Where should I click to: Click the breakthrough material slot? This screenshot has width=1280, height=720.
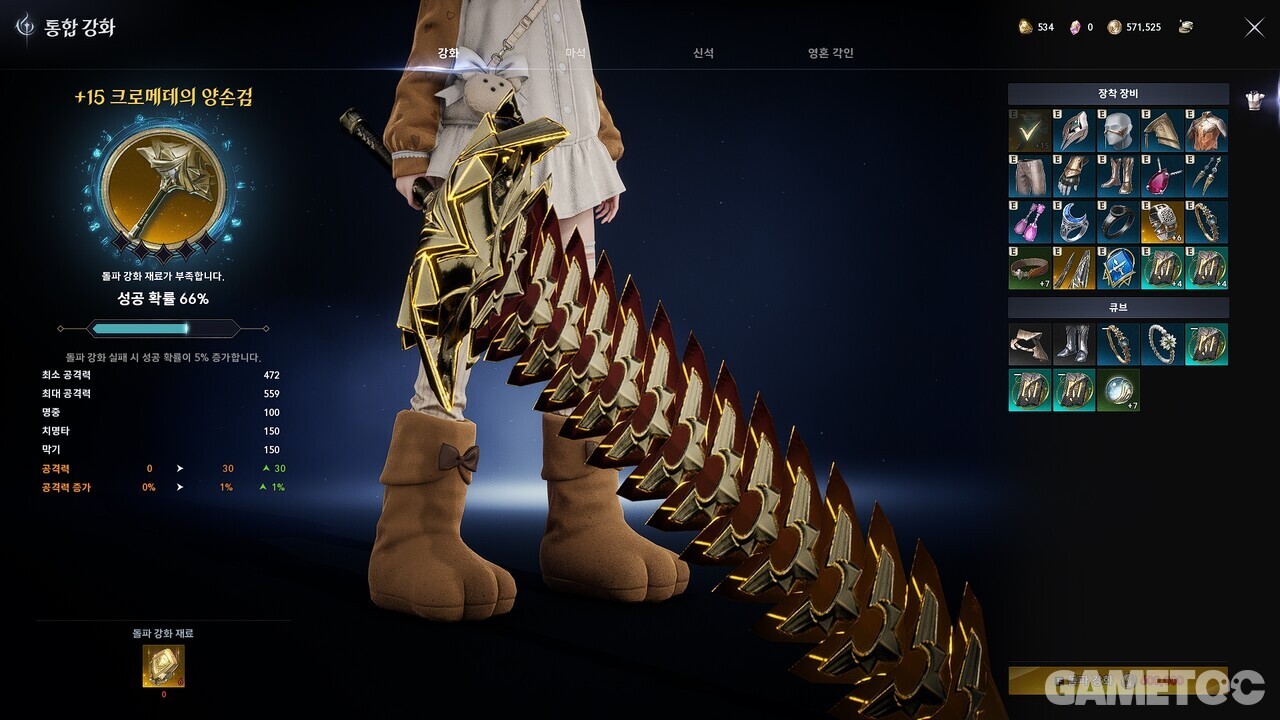coord(163,666)
